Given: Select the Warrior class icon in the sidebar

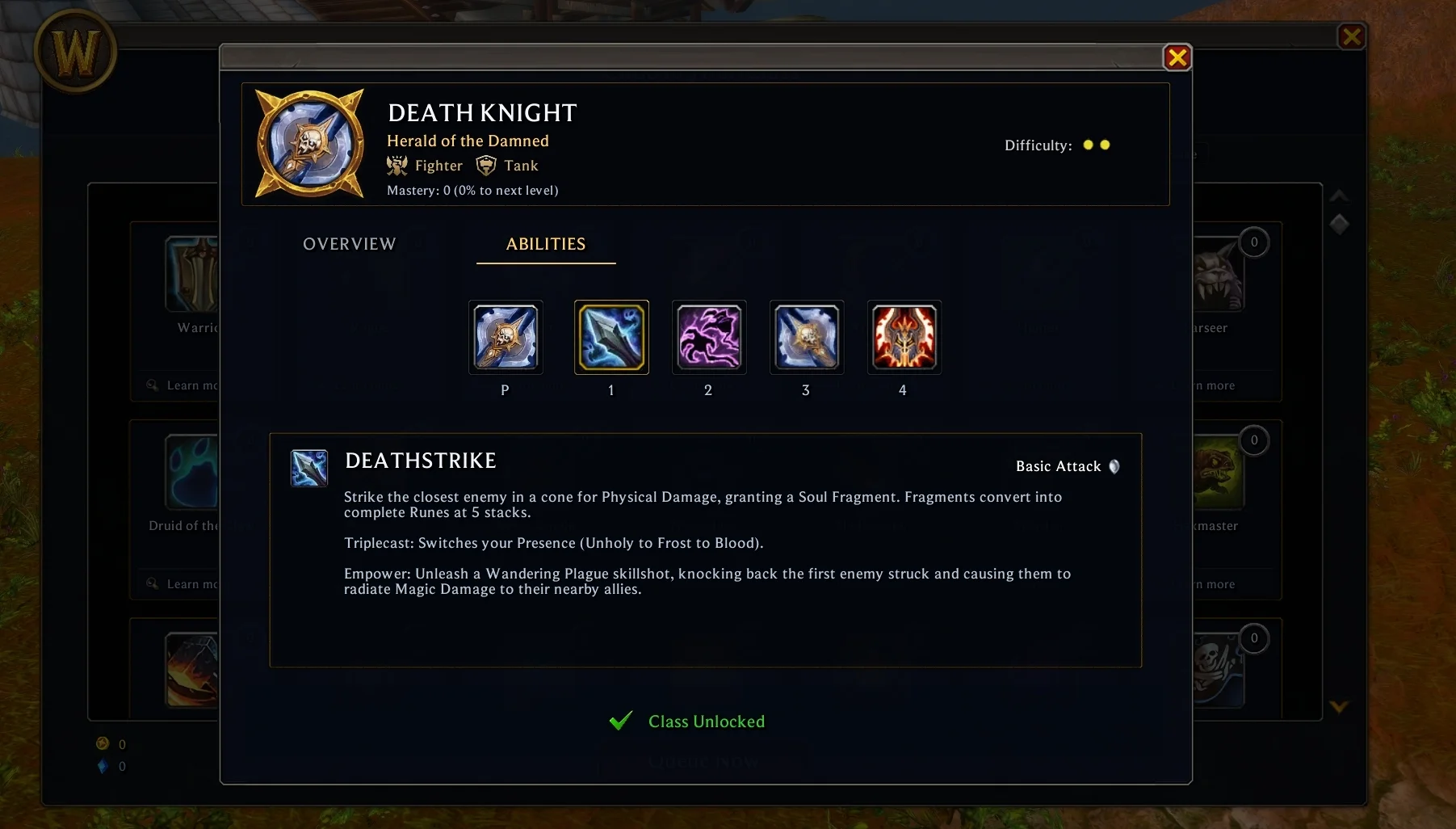Looking at the screenshot, I should pos(191,275).
